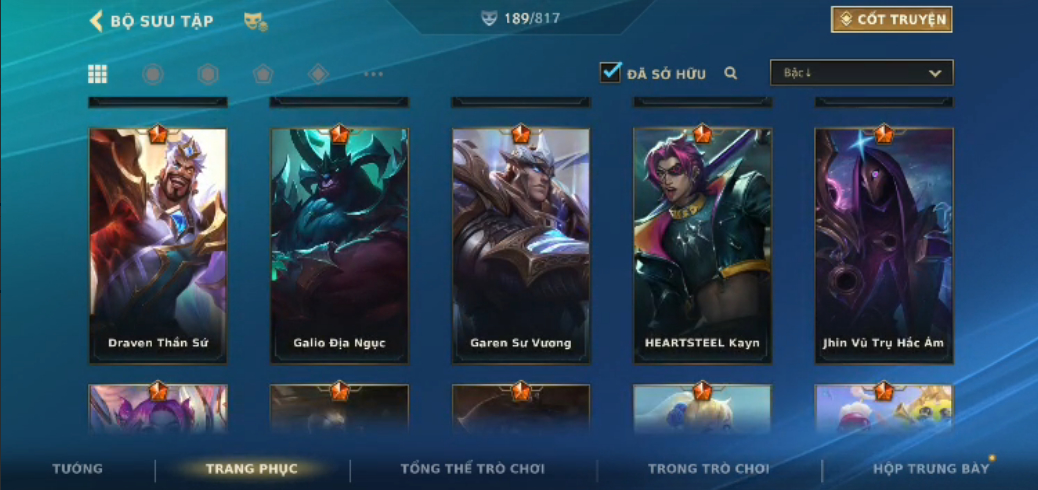This screenshot has height=490, width=1038.
Task: Open the Garen Sư Vương skin card
Action: (521, 245)
